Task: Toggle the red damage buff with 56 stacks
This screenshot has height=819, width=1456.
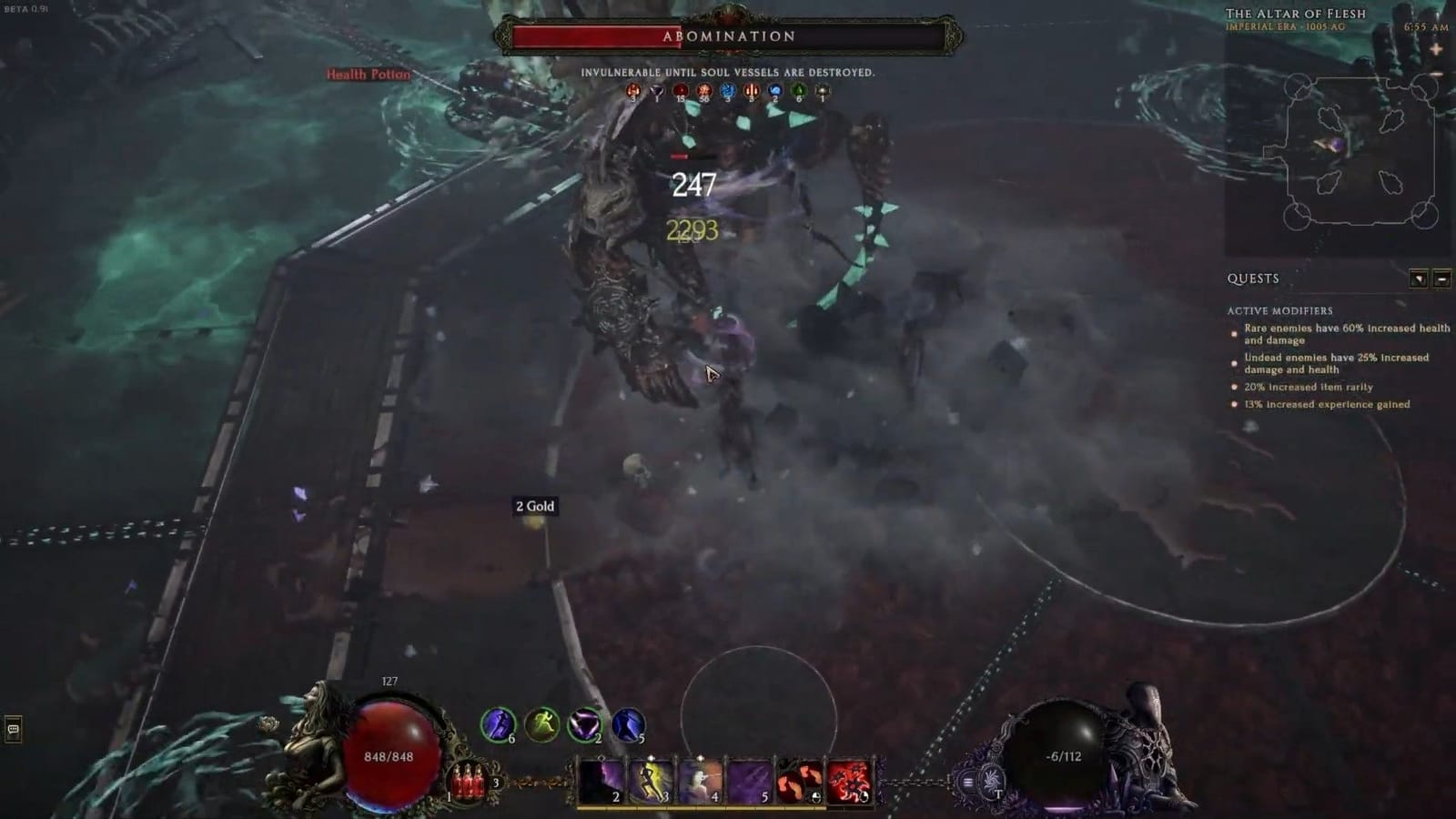Action: (x=703, y=91)
